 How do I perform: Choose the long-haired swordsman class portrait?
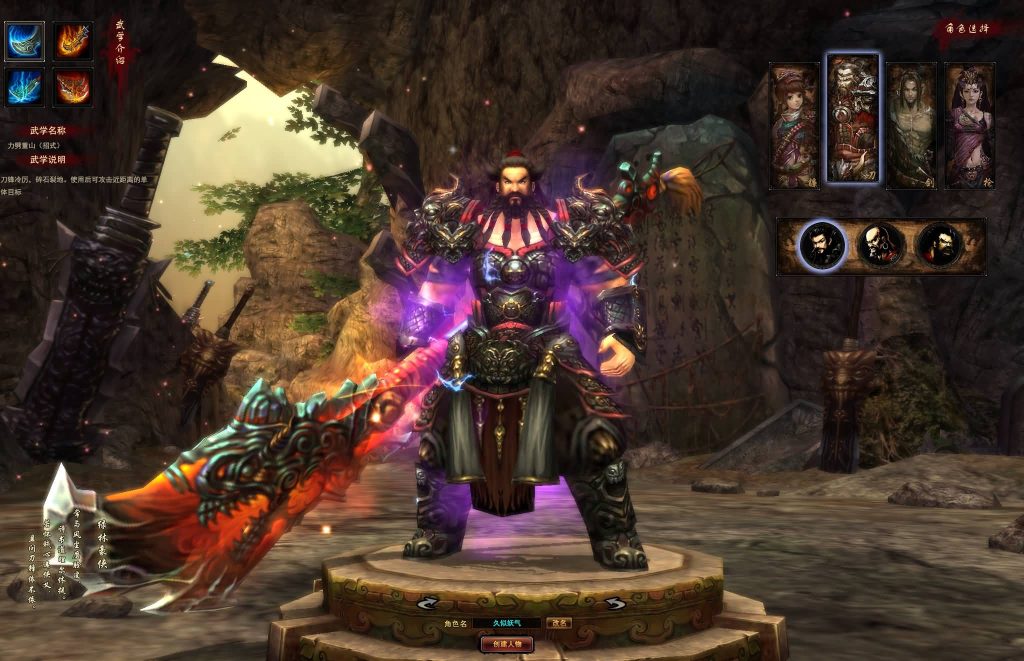point(911,125)
